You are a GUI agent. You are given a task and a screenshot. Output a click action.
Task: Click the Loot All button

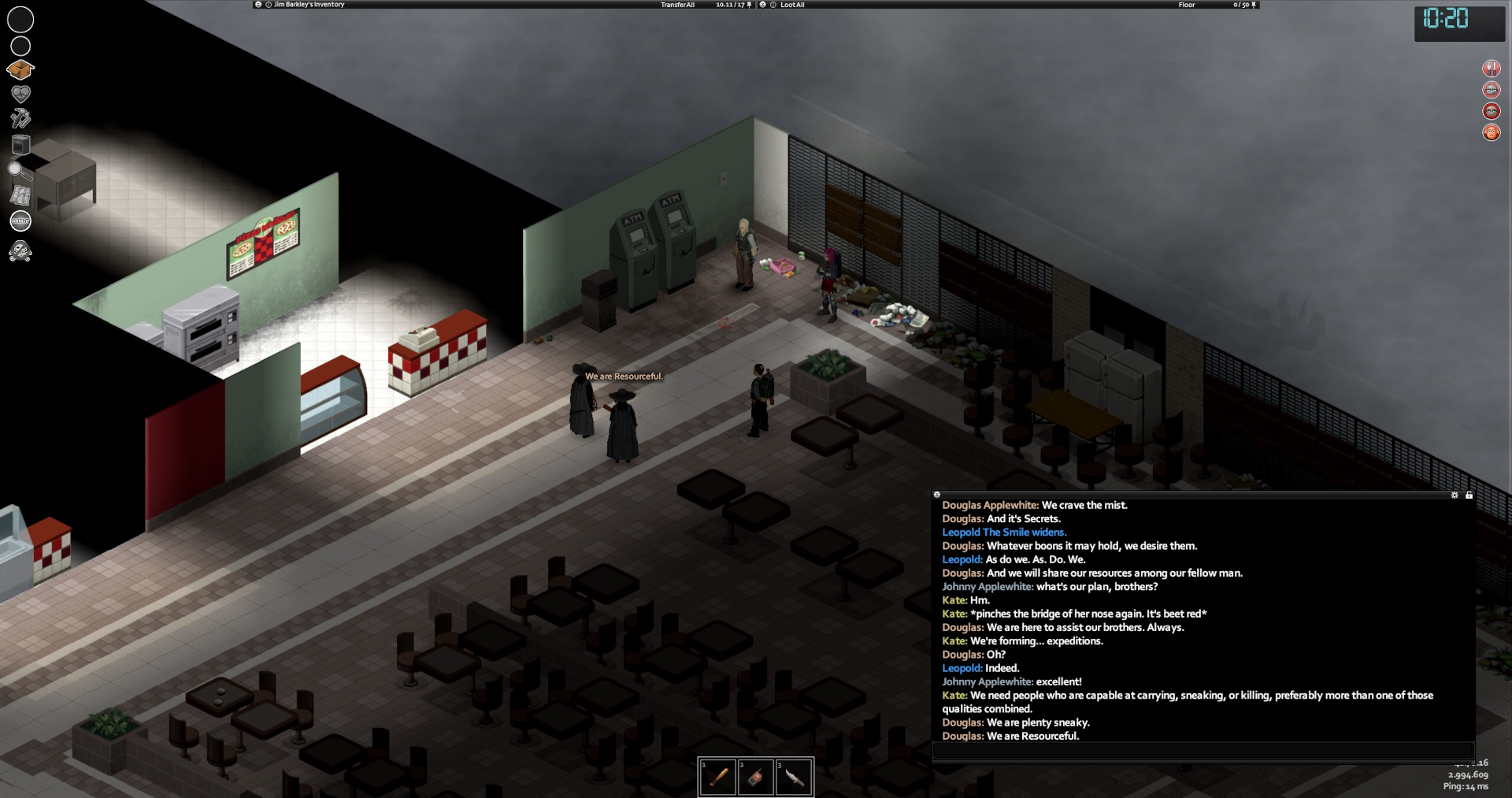click(x=791, y=5)
